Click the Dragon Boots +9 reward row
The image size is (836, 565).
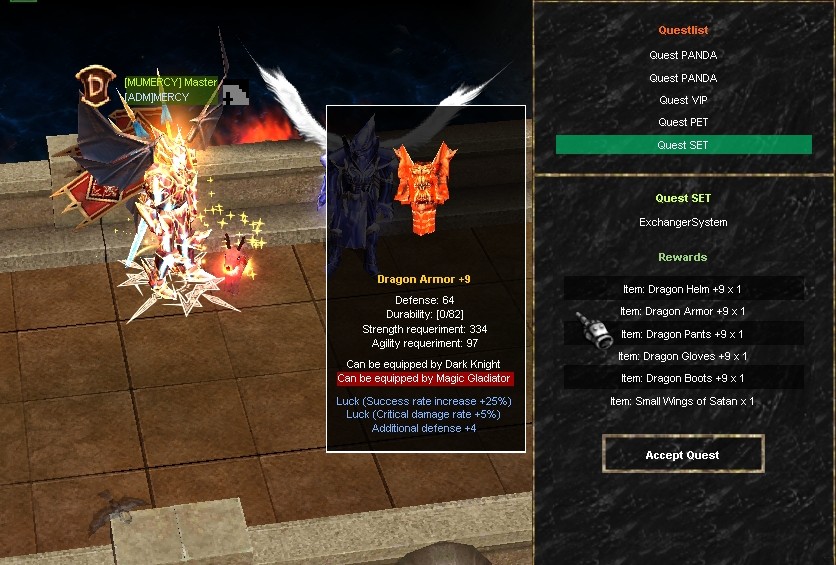point(683,378)
